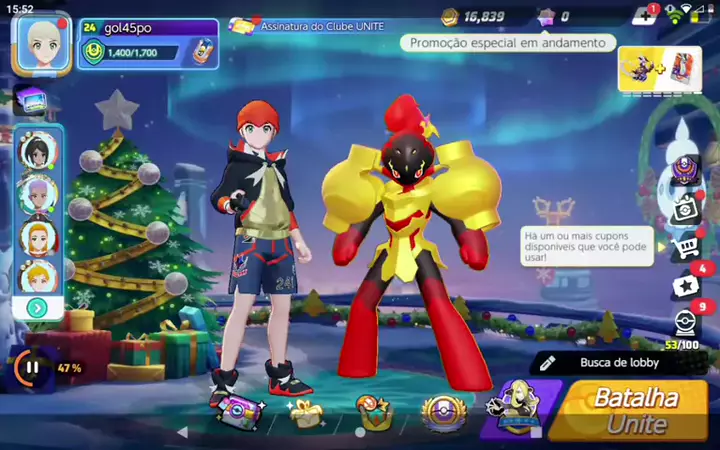Open the plus icon with notification badge
720x450 pixels.
(x=643, y=16)
